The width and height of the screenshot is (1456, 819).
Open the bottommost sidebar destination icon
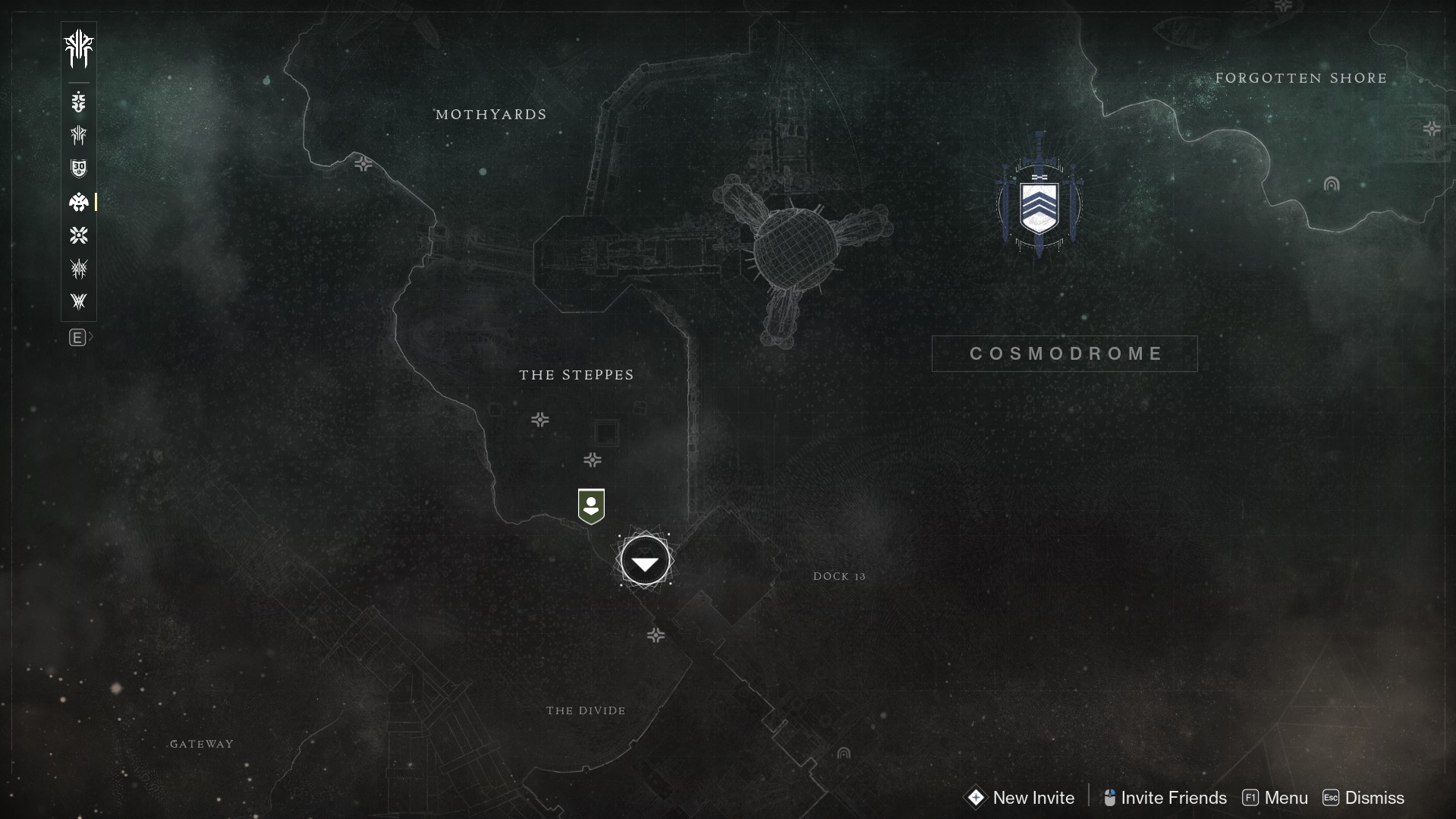(79, 301)
